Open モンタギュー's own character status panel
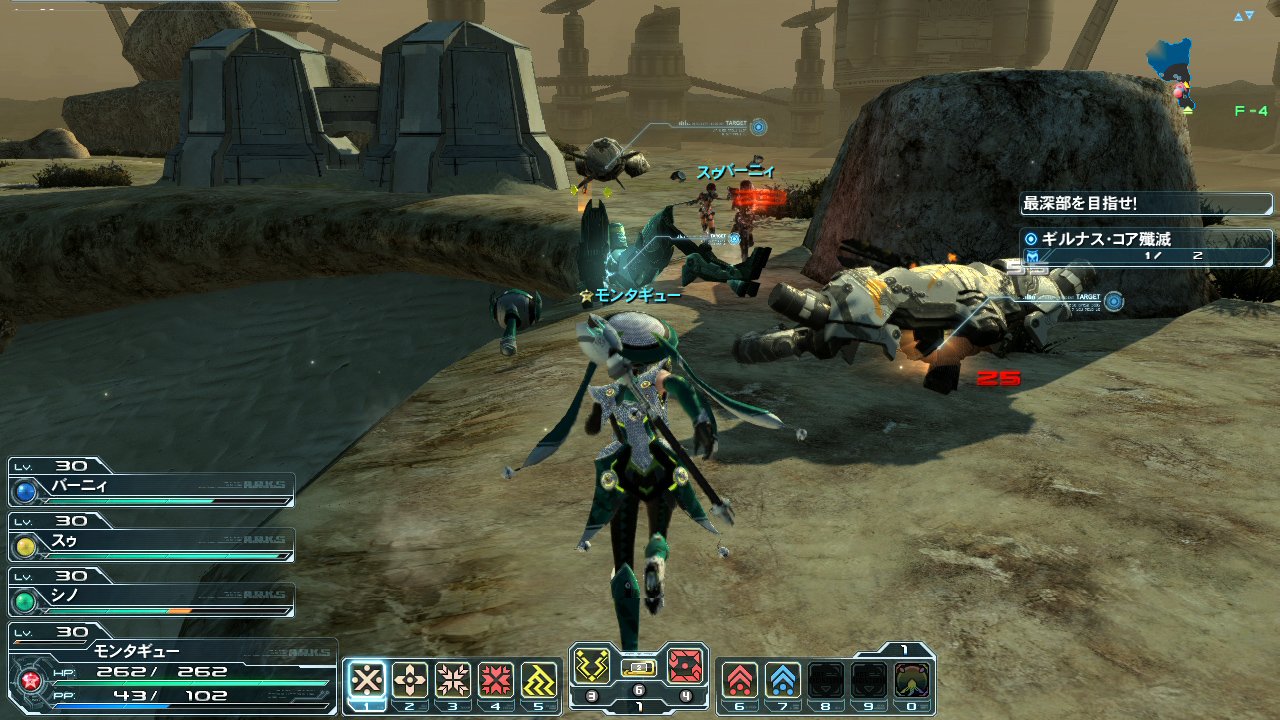Screen dimensions: 1280x720 click(170, 670)
